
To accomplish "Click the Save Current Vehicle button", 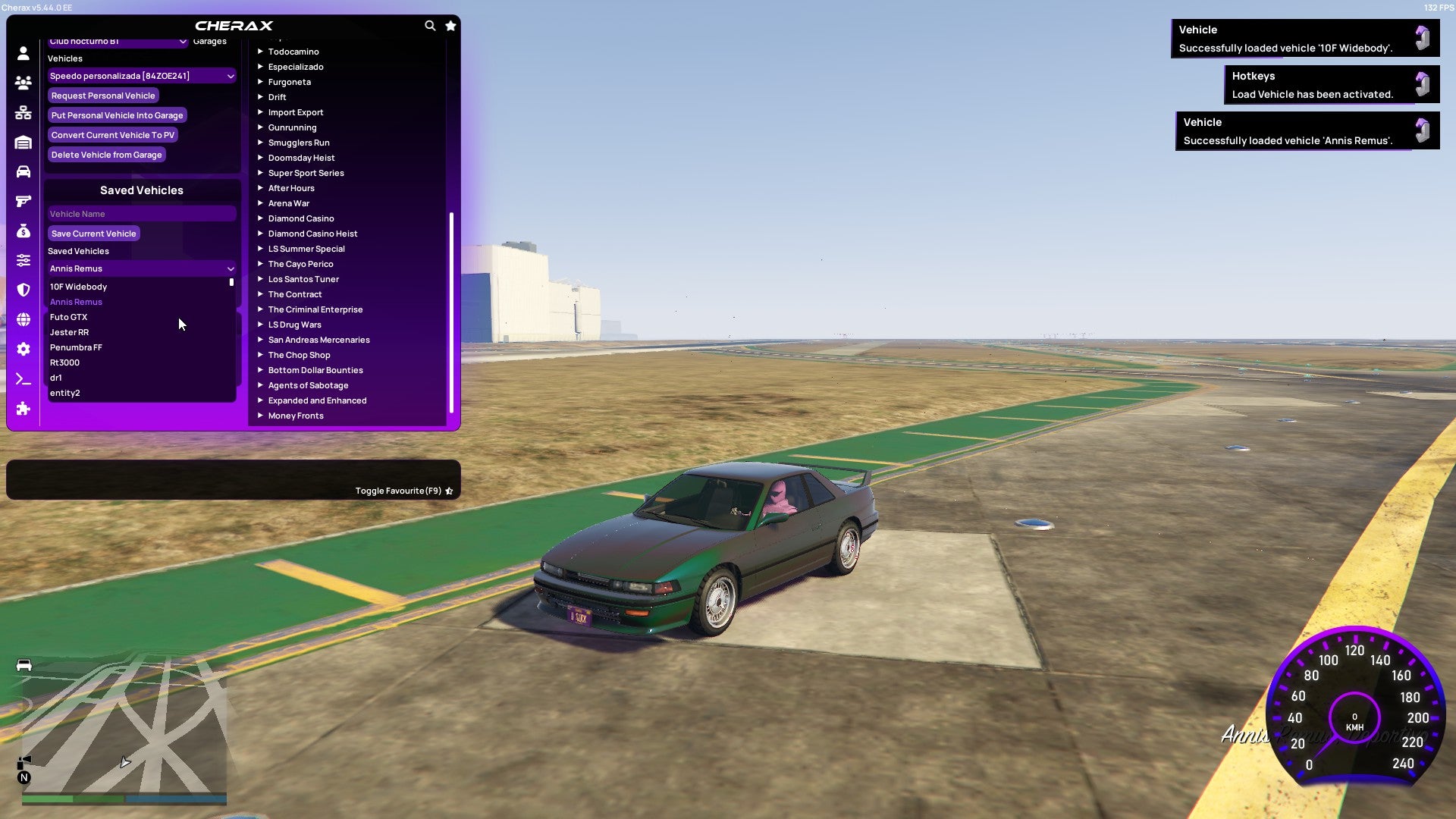I will coord(93,233).
